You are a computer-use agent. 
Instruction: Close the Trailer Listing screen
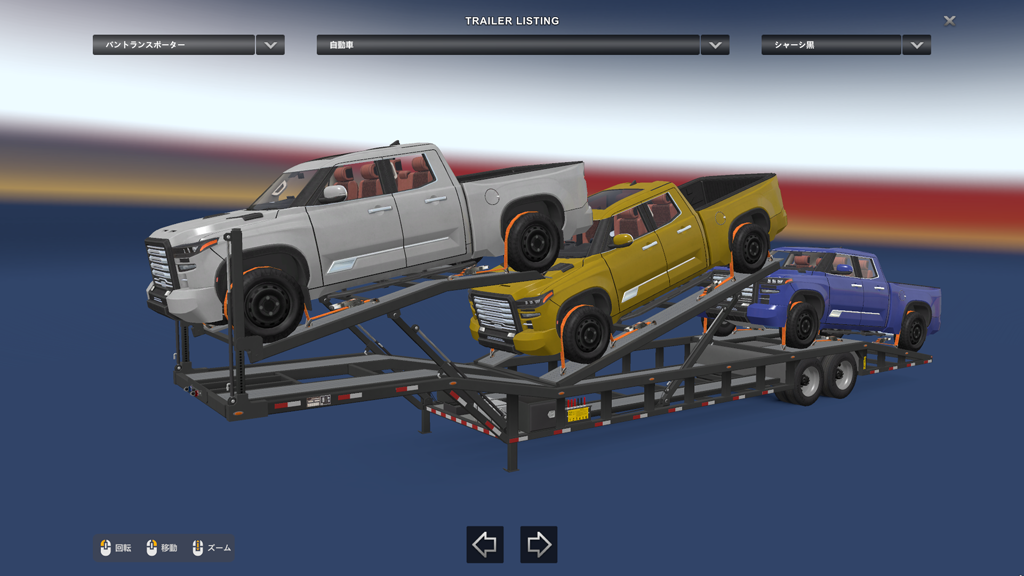949,20
